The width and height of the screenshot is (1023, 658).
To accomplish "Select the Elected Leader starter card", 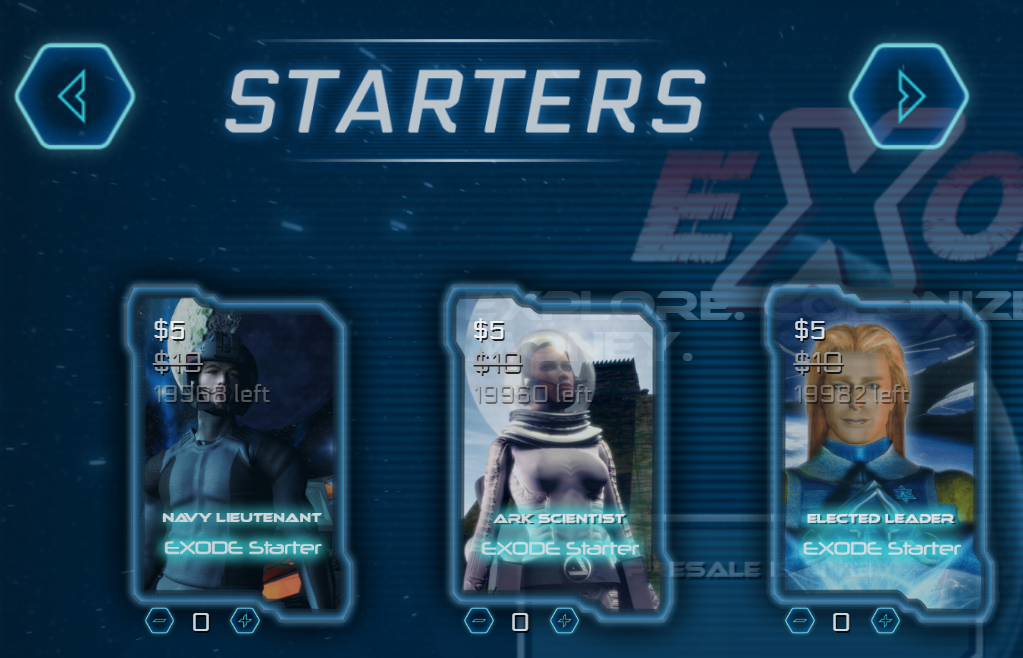I will [880, 450].
